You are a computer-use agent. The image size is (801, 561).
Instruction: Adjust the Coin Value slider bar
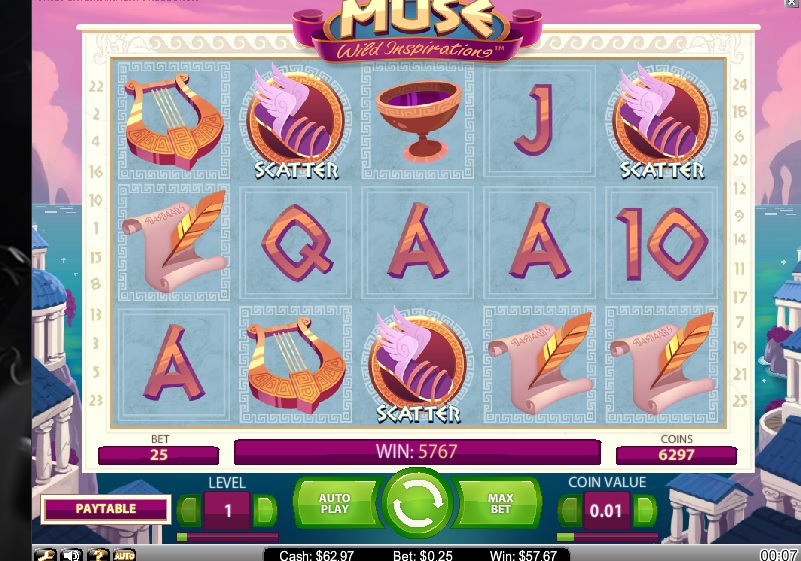607,537
